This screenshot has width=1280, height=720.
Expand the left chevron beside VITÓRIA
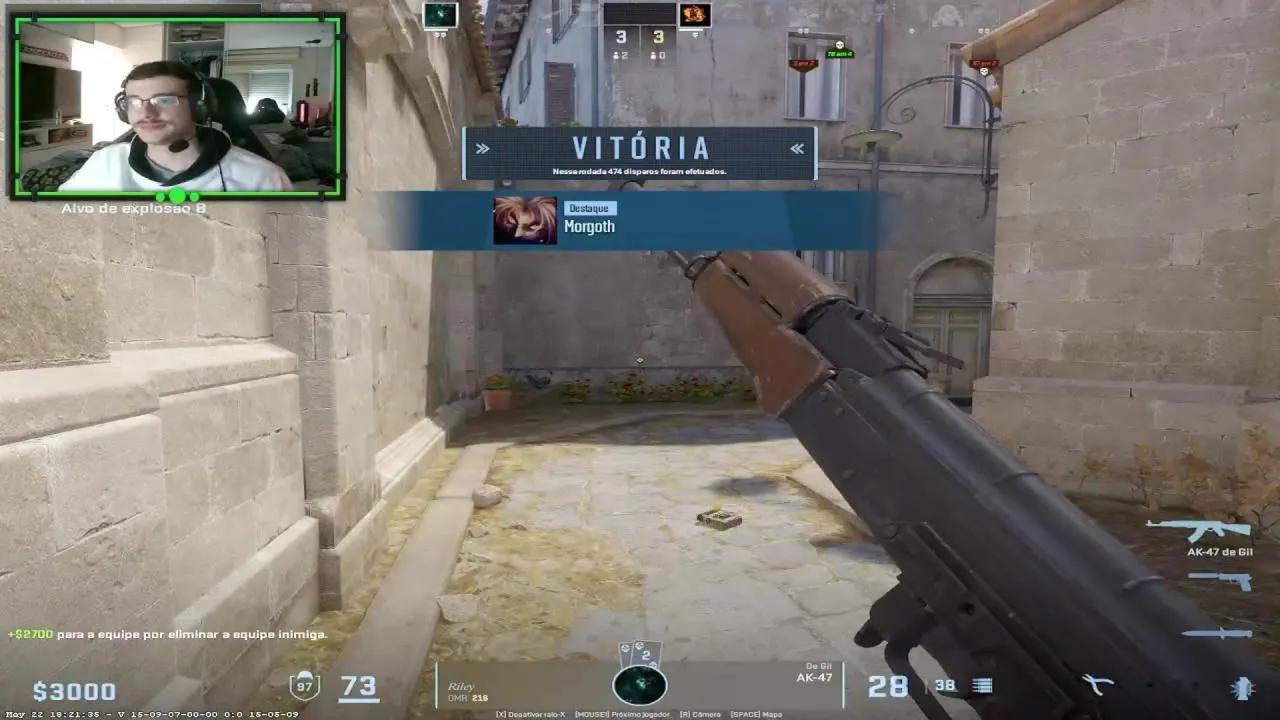pyautogui.click(x=485, y=148)
